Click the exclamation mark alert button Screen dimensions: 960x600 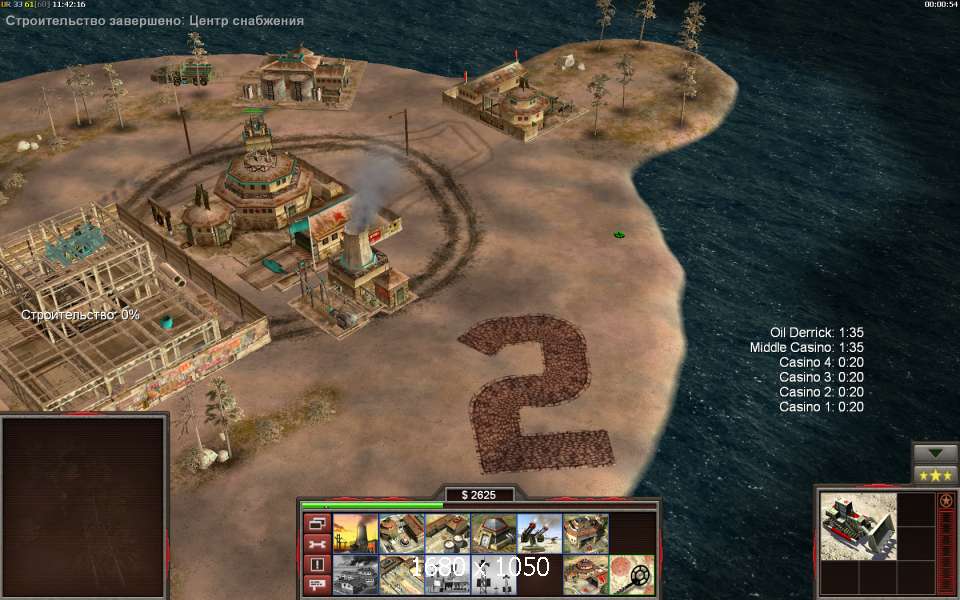(317, 564)
